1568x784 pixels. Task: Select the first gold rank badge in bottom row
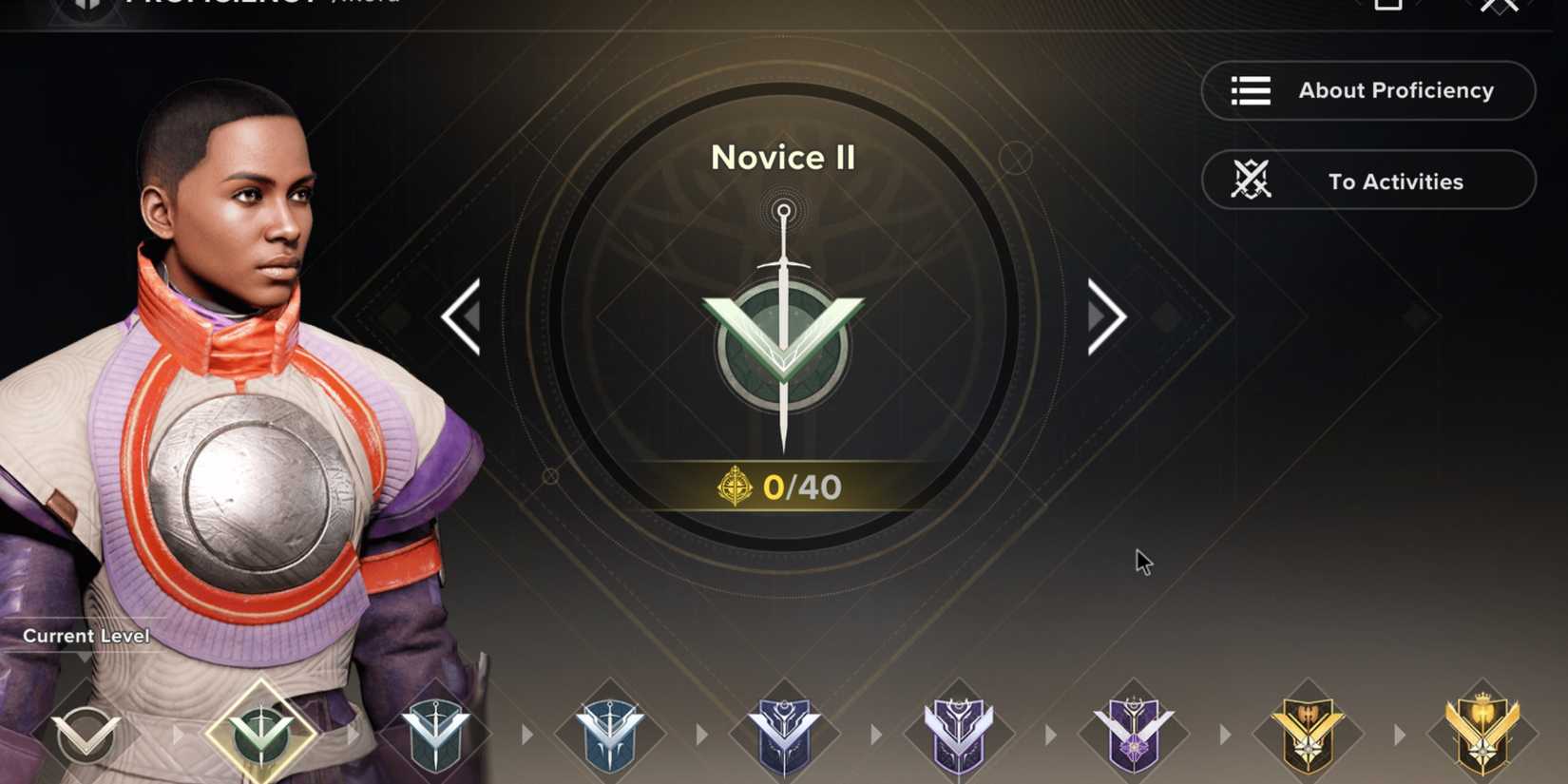1307,732
